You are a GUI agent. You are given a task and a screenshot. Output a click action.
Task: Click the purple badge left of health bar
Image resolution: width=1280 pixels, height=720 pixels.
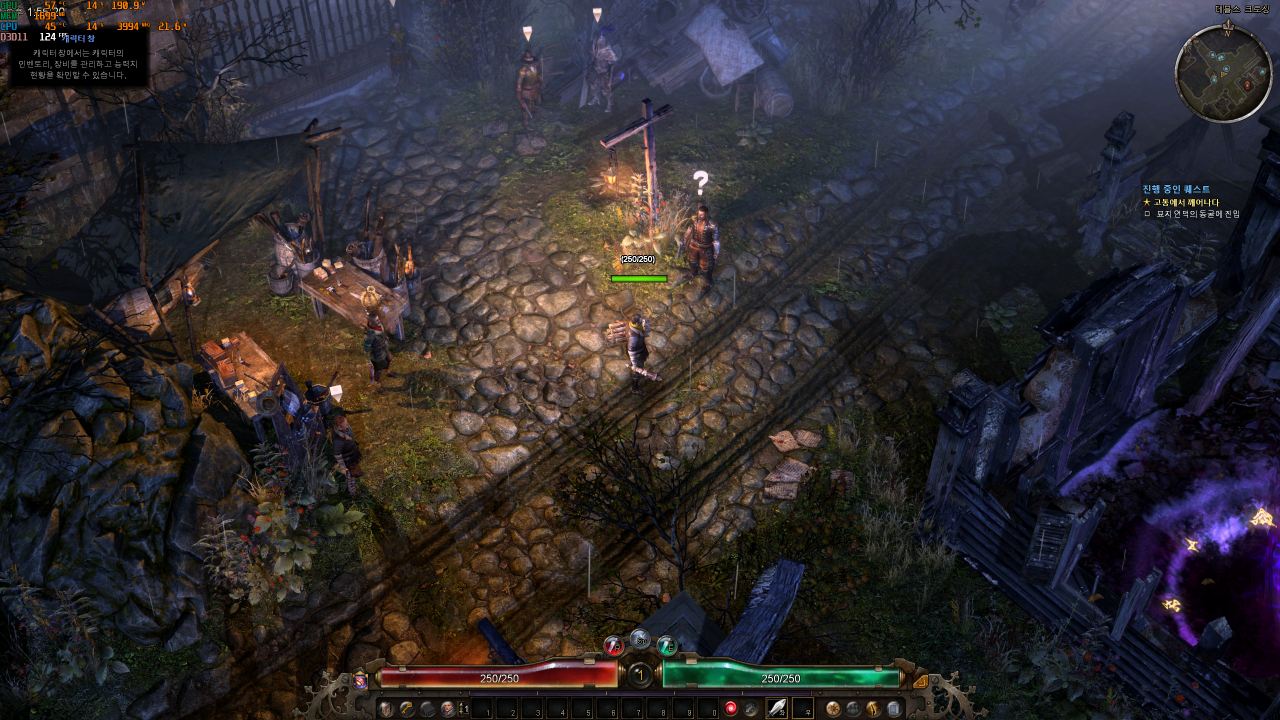tap(360, 681)
